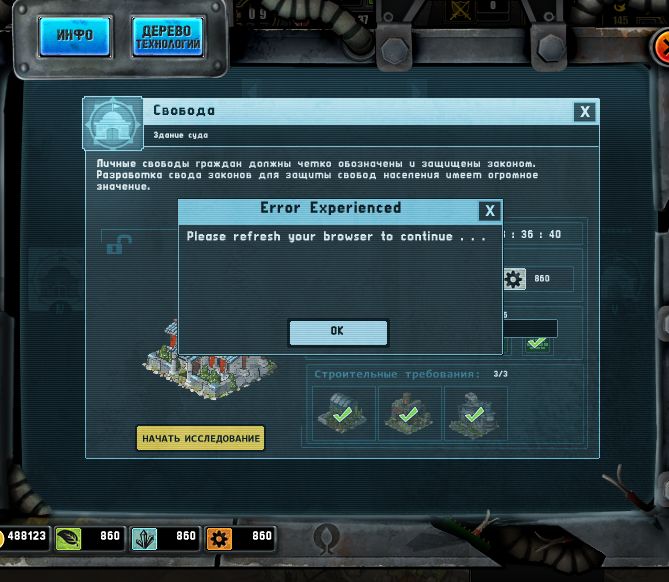This screenshot has height=582, width=669.
Task: Select the green leaf resource icon
Action: [68, 538]
